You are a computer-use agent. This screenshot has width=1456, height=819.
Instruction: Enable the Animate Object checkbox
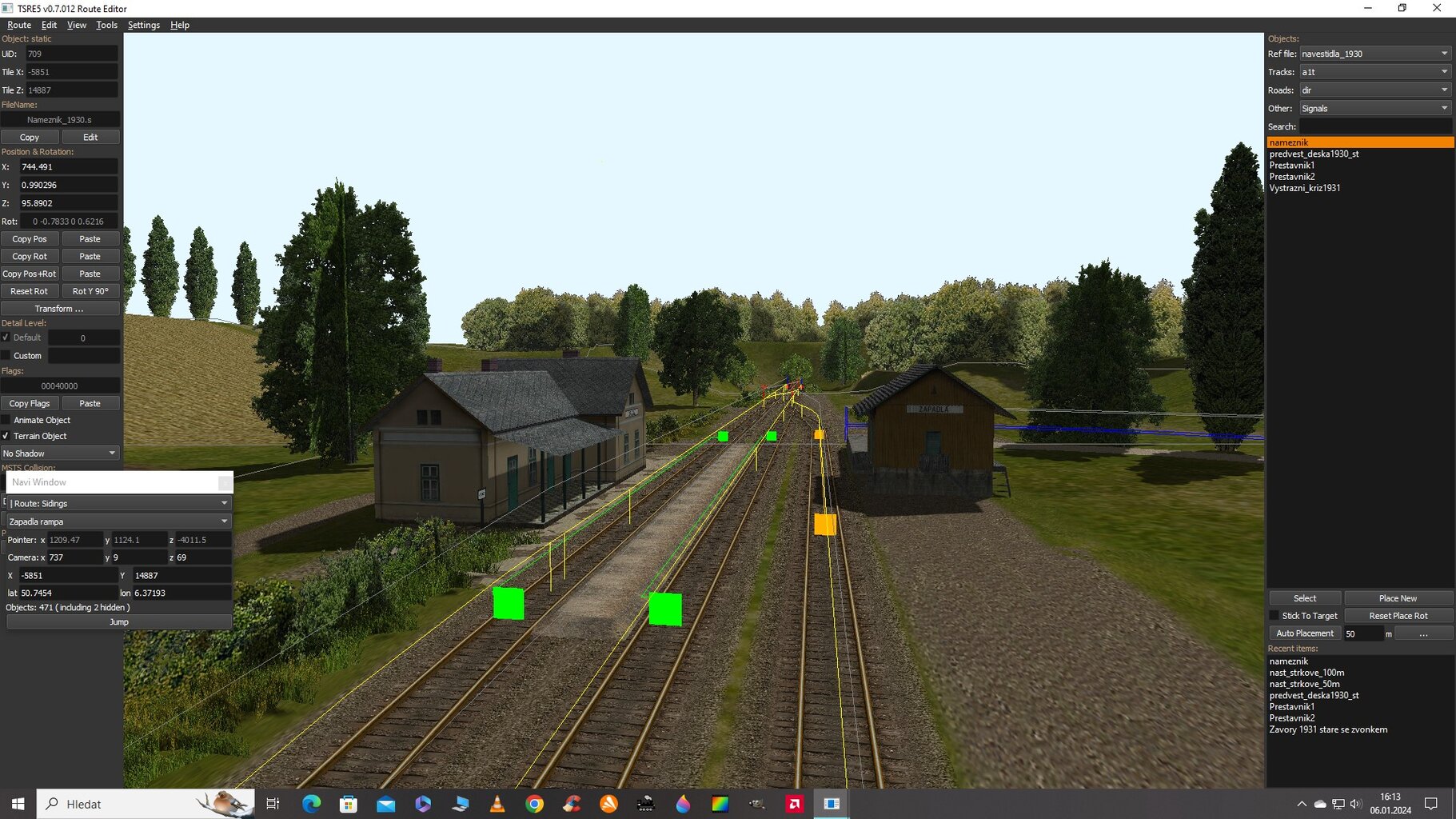point(6,420)
